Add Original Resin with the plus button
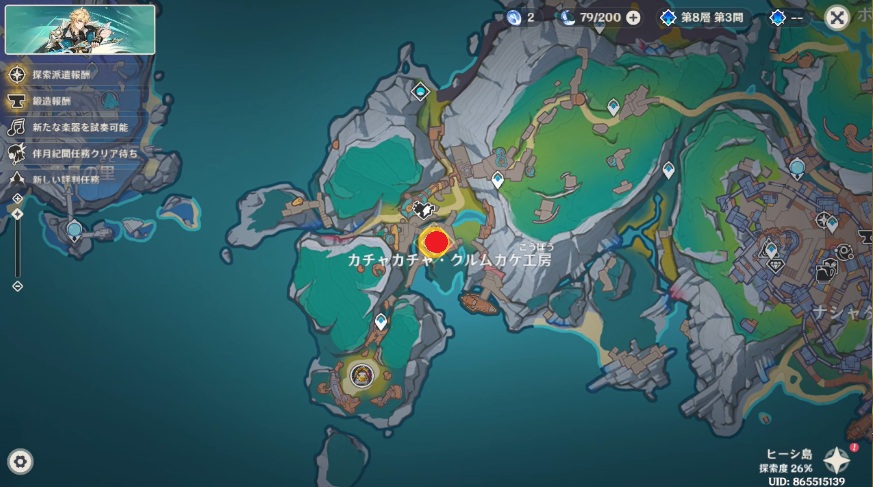 [633, 17]
